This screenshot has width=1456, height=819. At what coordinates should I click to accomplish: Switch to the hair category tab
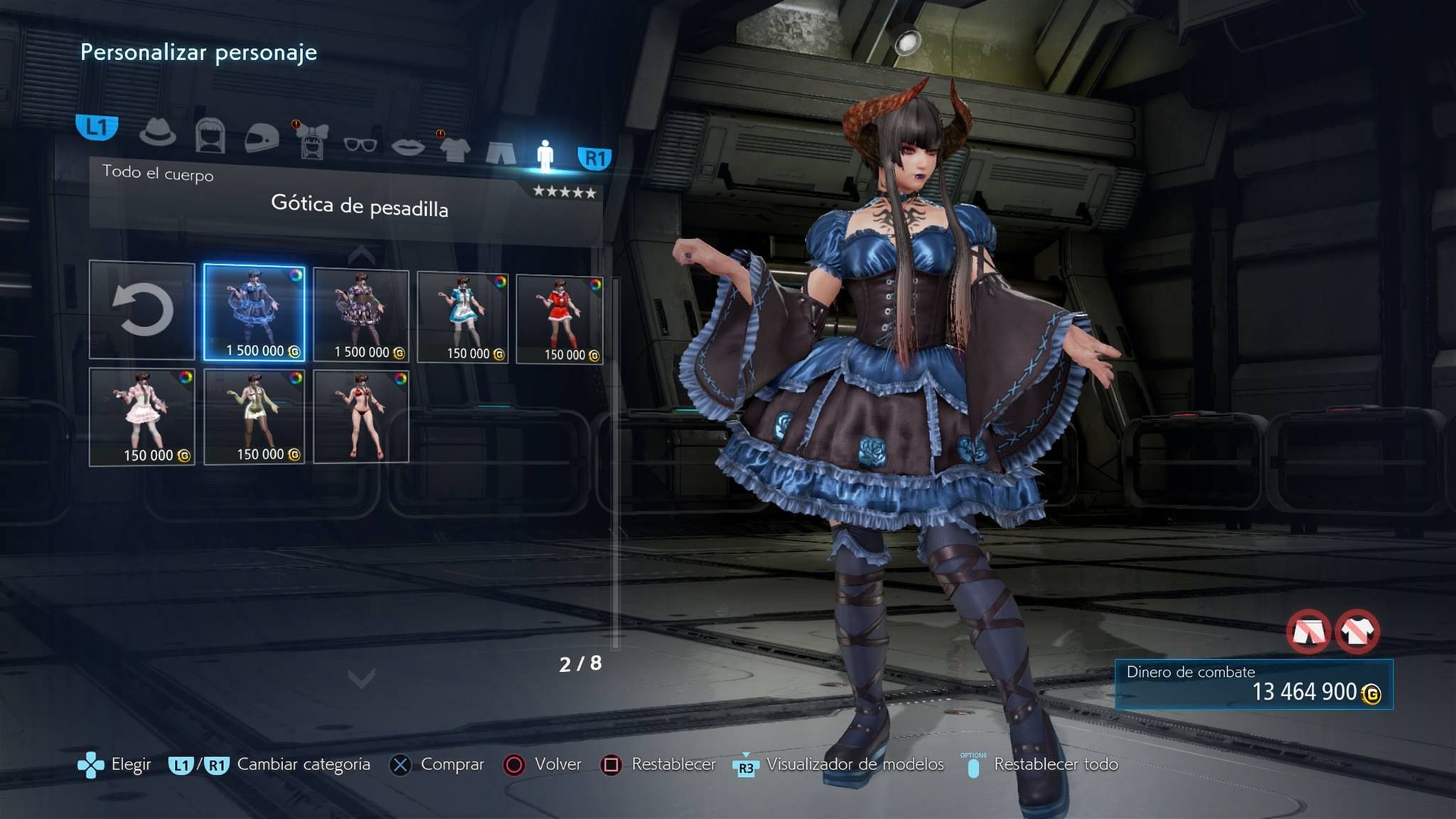pyautogui.click(x=210, y=135)
